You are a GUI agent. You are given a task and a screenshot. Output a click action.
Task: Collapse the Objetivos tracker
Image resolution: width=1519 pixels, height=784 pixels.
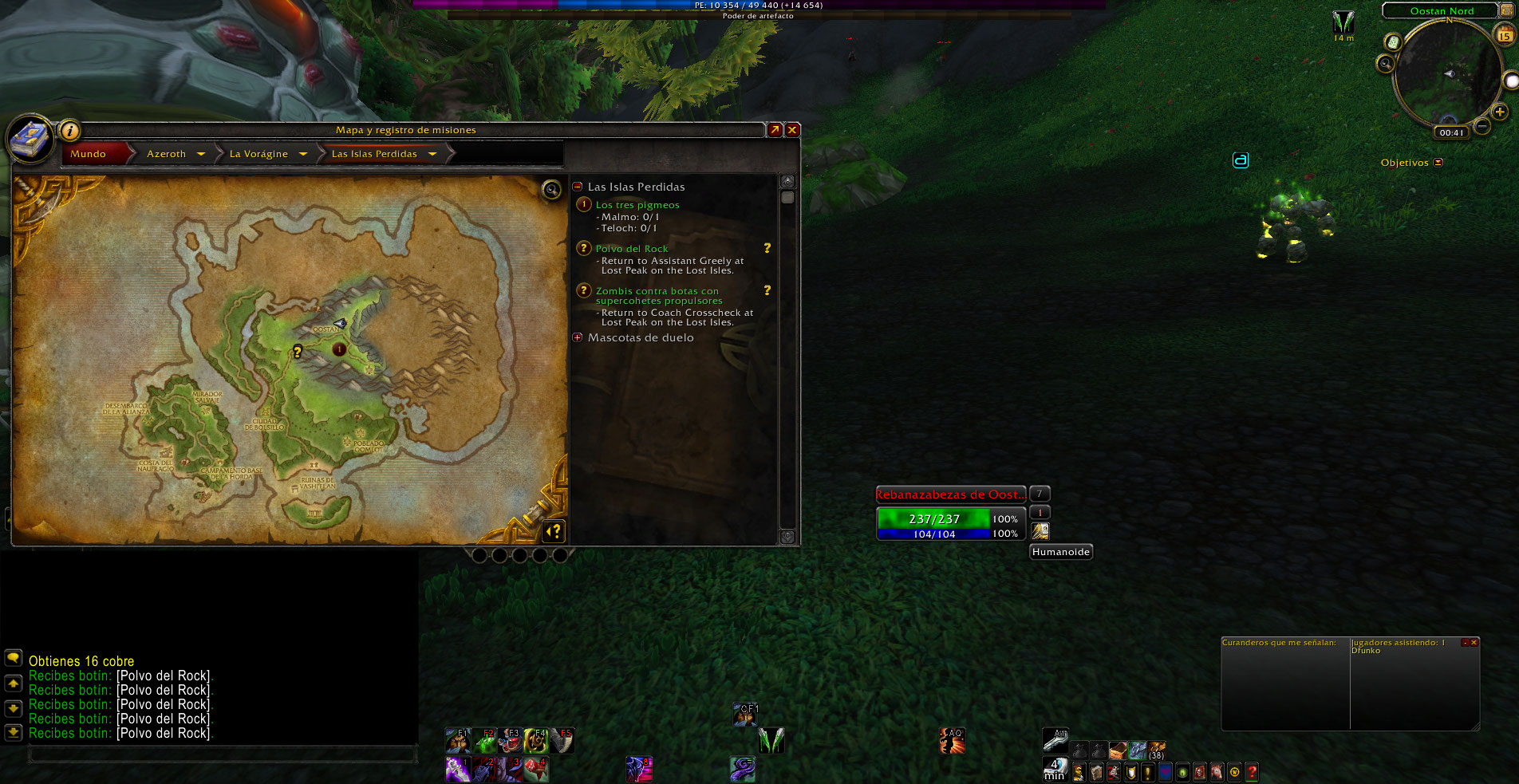1438,163
